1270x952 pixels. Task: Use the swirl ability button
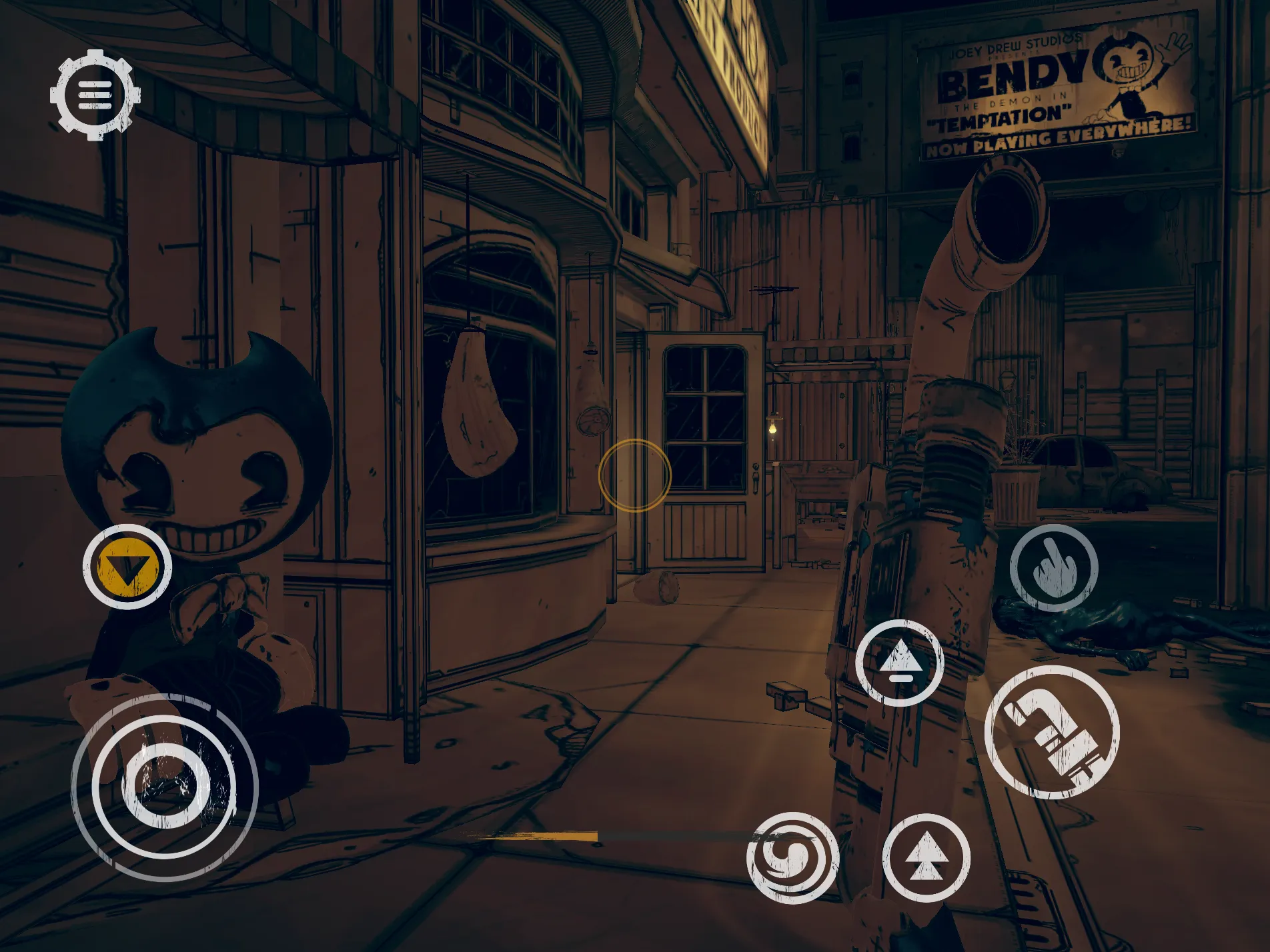pos(792,858)
